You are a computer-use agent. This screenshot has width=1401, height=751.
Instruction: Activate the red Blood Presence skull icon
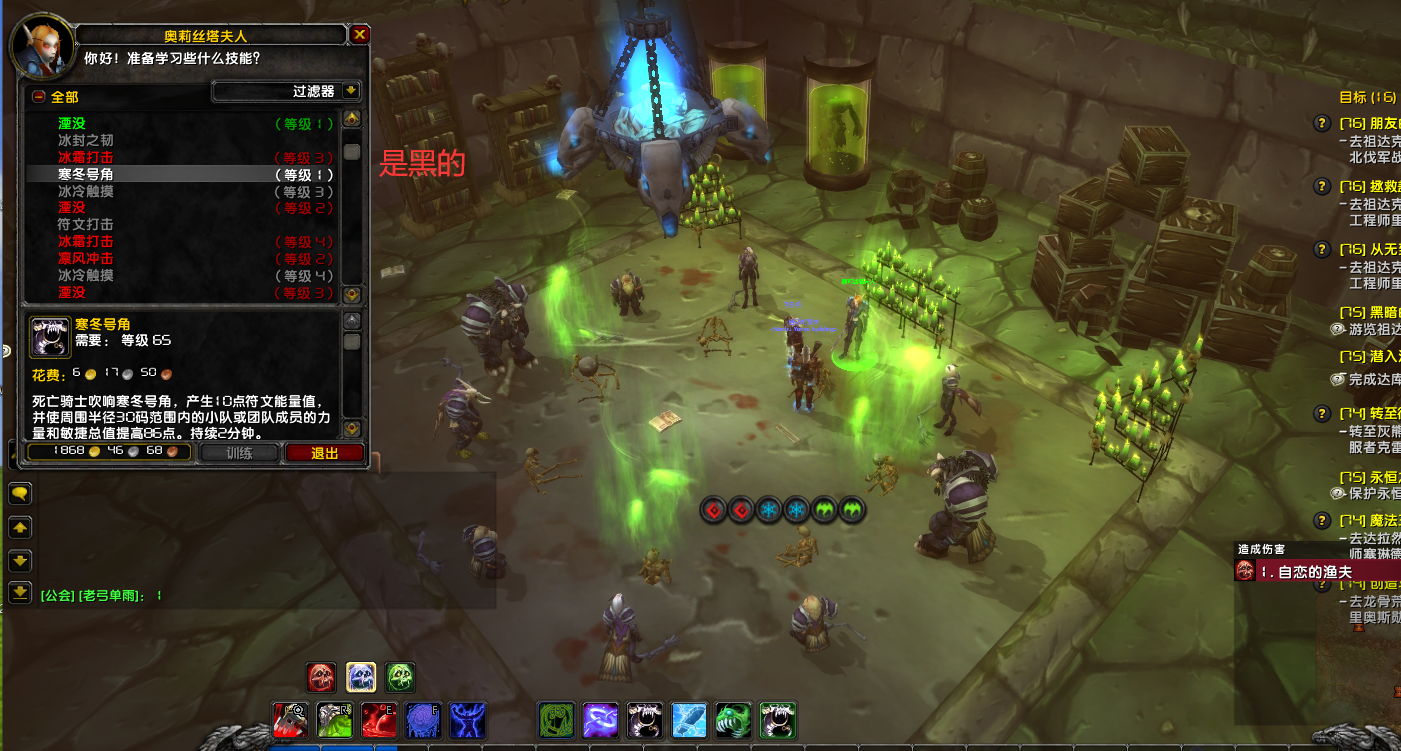[x=321, y=677]
